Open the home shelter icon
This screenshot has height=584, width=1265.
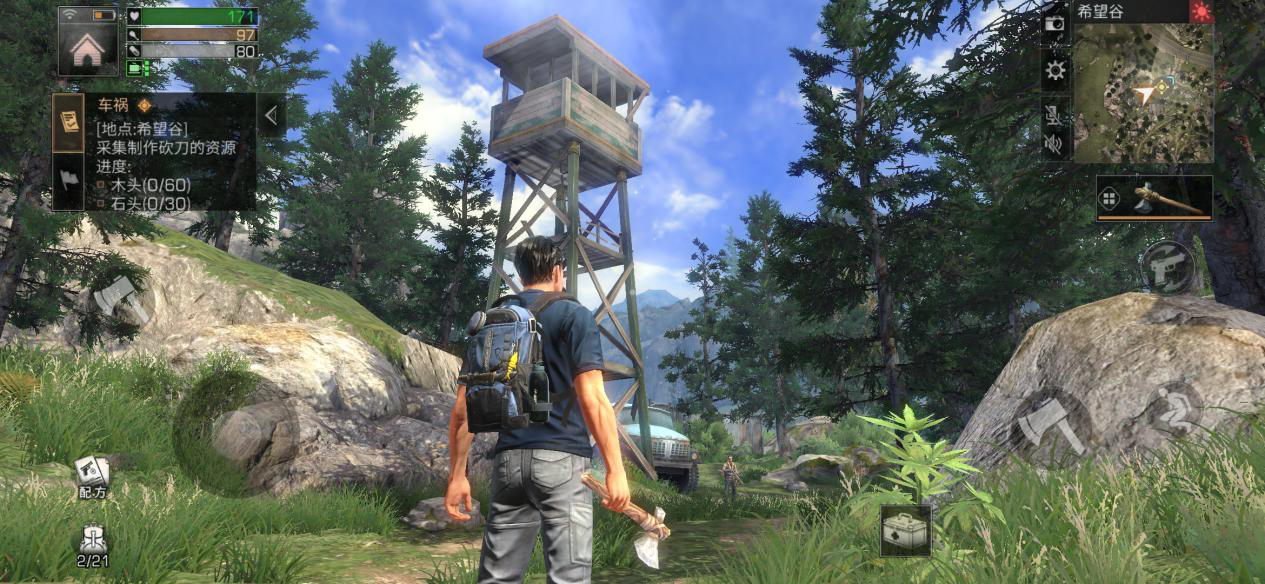(88, 41)
